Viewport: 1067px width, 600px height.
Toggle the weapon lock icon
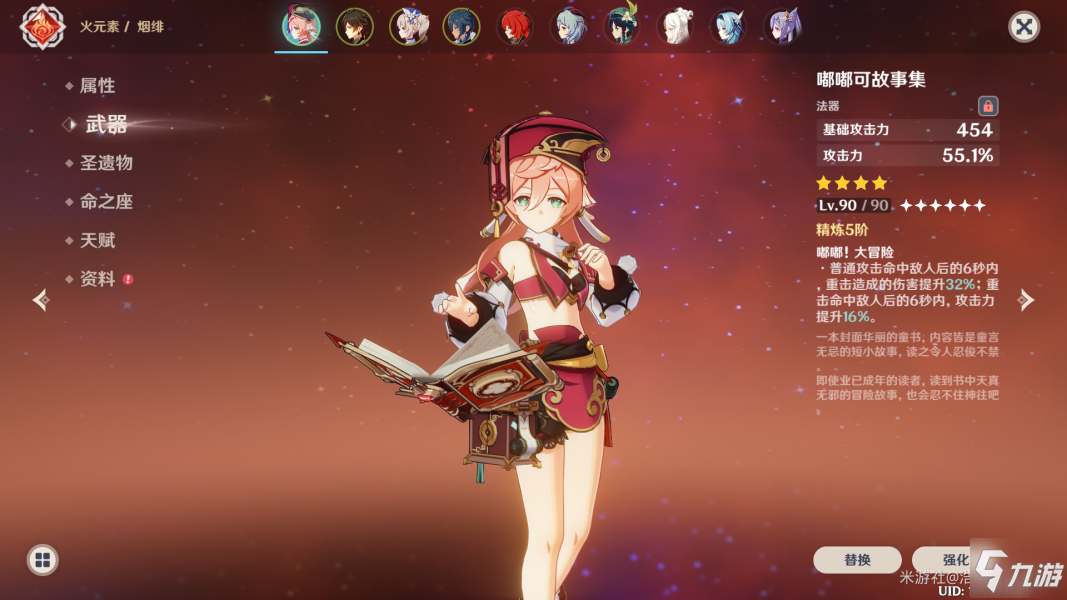pos(988,106)
